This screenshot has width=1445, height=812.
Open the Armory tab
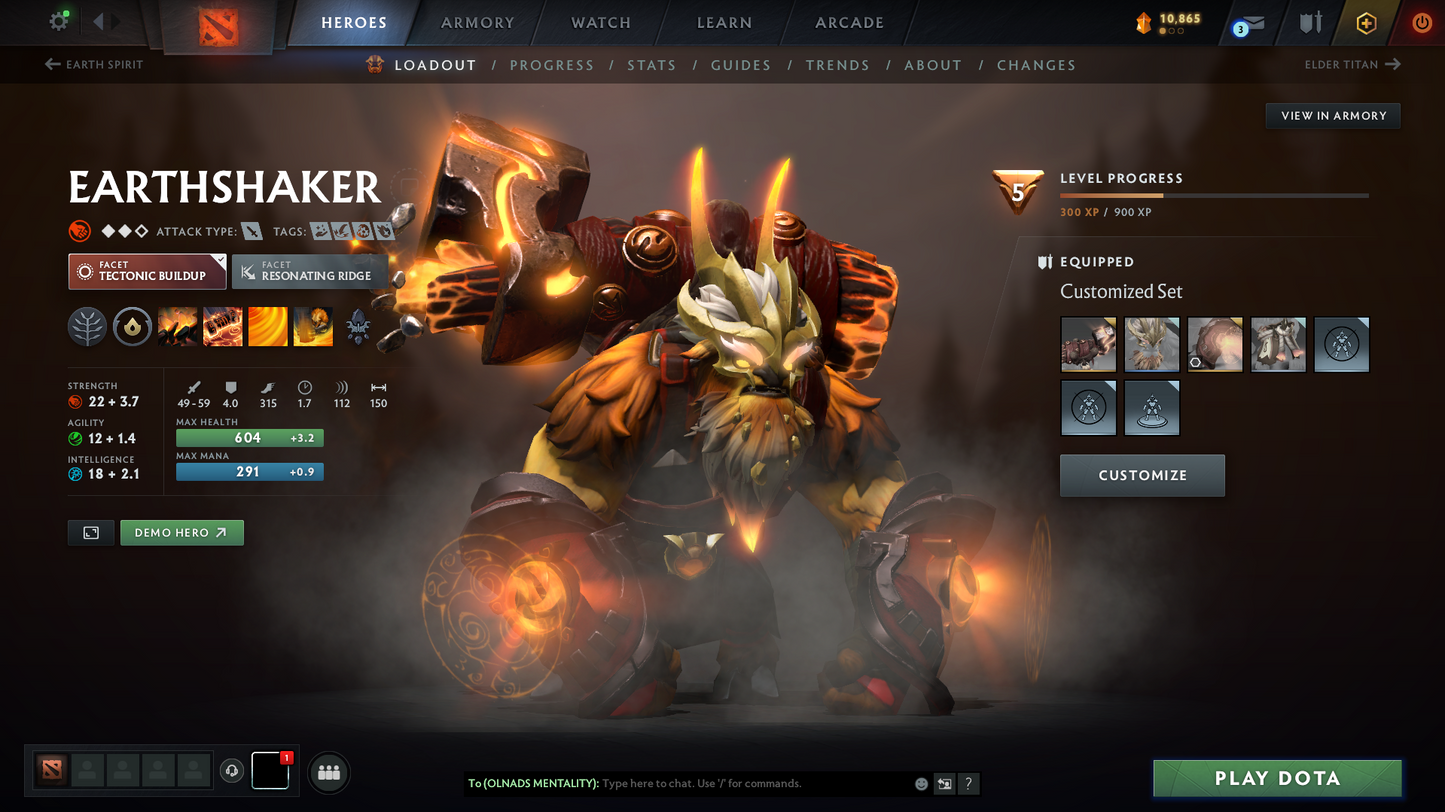tap(477, 22)
